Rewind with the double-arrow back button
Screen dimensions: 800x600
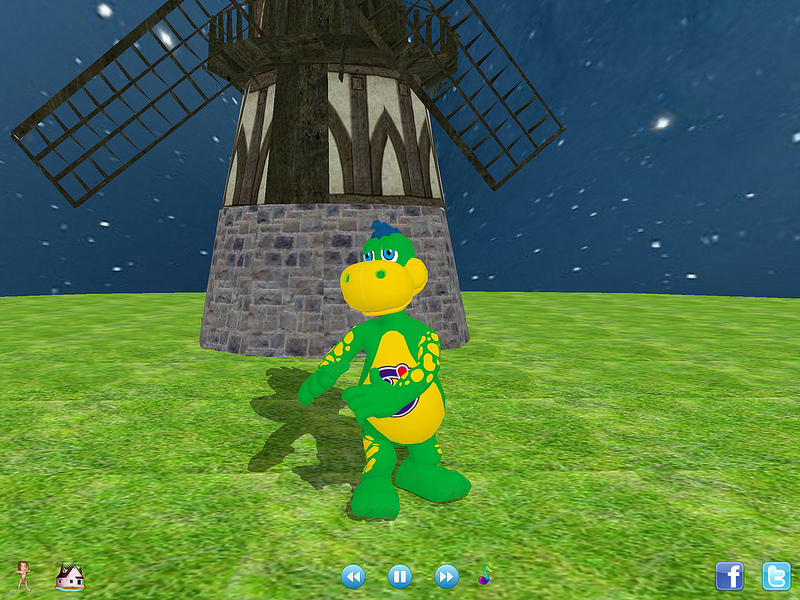(353, 576)
